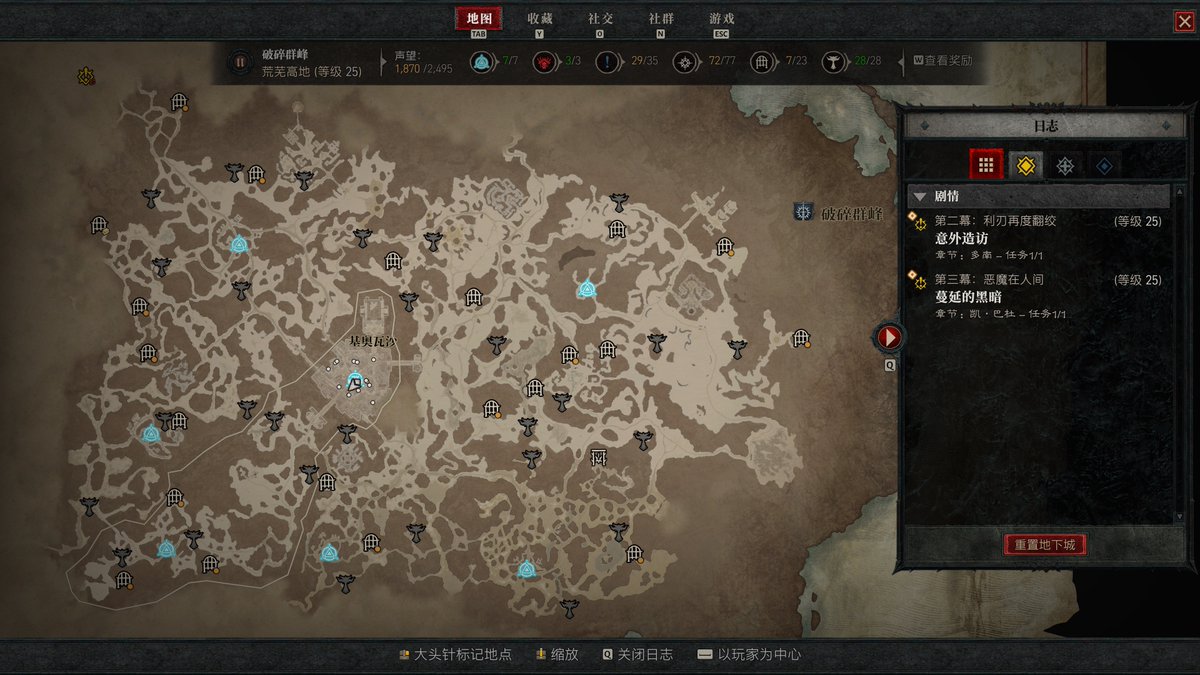Click the 破碎群峰 region label icon
This screenshot has height=675, width=1200.
[x=803, y=212]
